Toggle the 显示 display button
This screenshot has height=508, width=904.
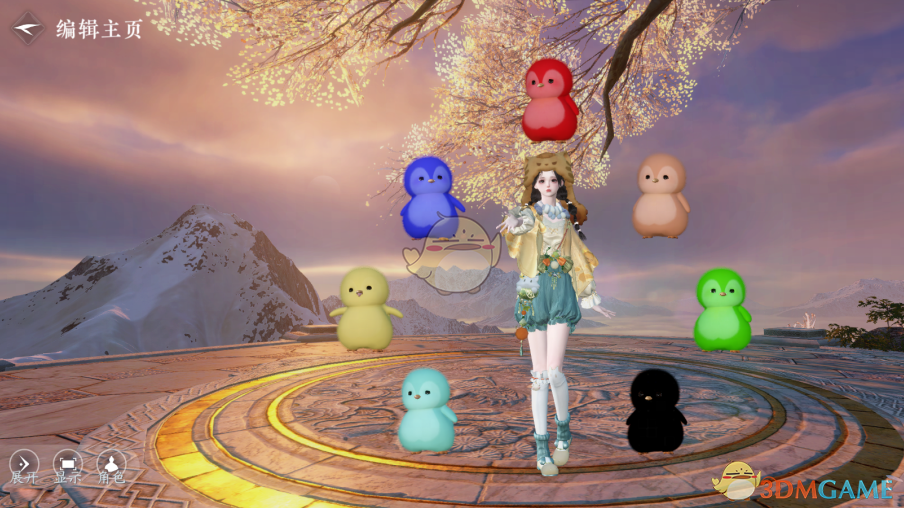68,464
